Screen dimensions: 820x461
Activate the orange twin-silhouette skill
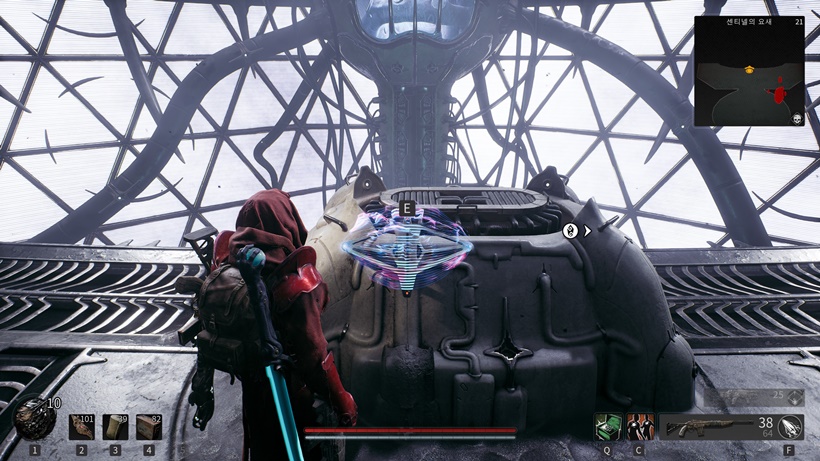640,427
